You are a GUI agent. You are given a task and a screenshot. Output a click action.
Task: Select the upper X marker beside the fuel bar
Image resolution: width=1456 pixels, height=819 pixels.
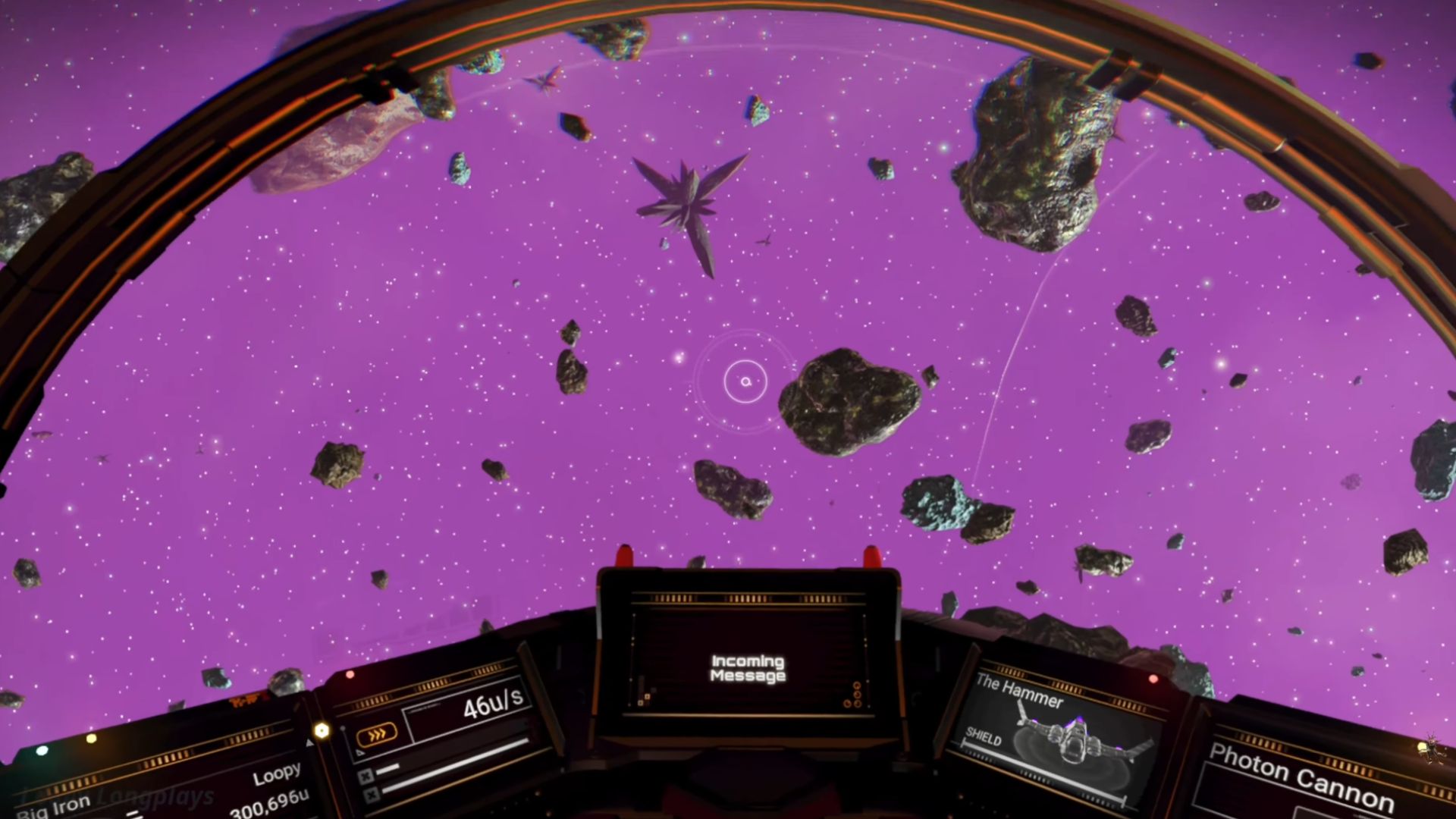pyautogui.click(x=366, y=777)
